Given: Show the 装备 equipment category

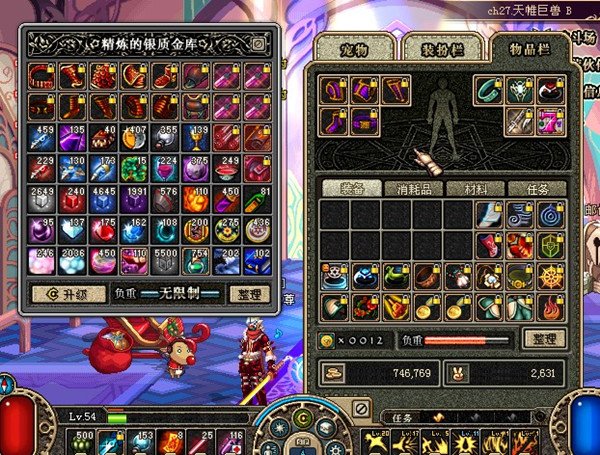Looking at the screenshot, I should coord(351,188).
